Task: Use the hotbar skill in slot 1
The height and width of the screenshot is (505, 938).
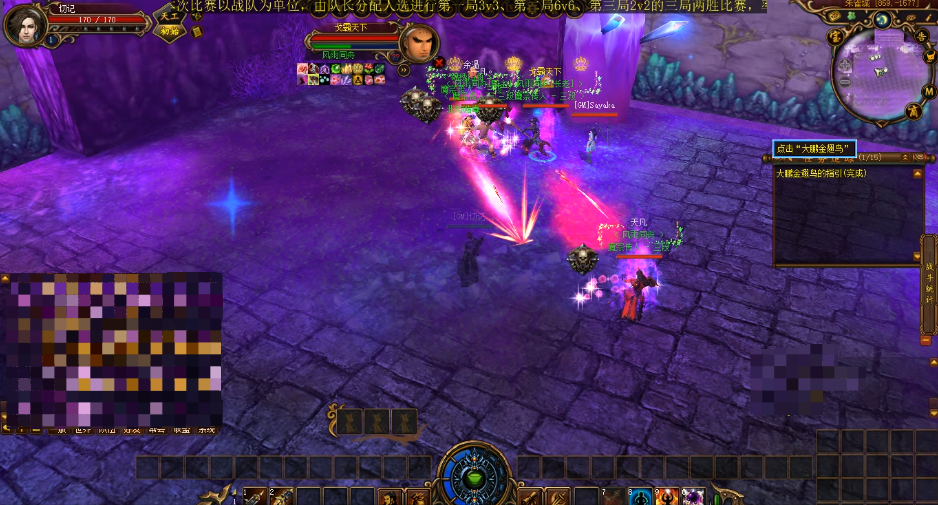Action: [256, 497]
